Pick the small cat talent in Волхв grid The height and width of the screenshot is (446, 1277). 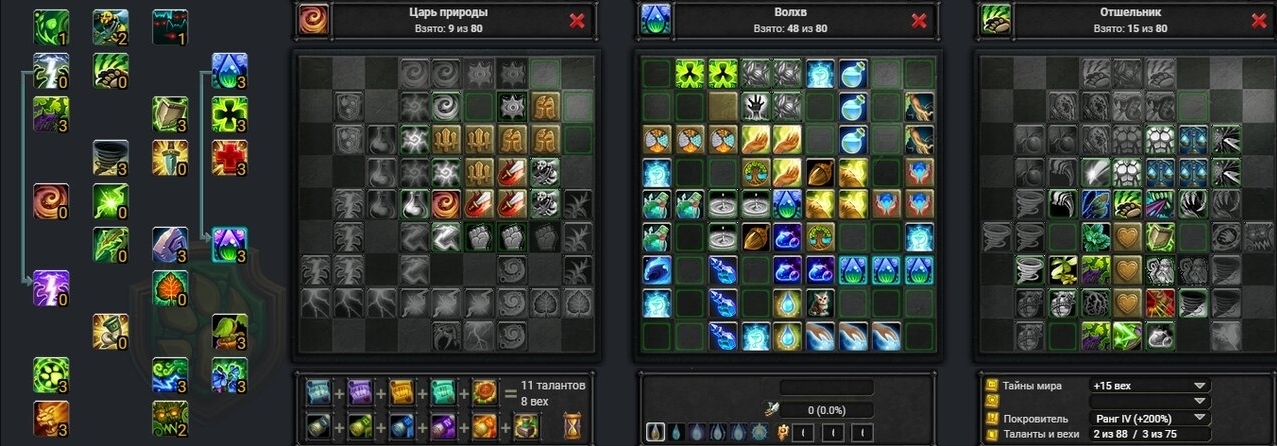pos(818,302)
